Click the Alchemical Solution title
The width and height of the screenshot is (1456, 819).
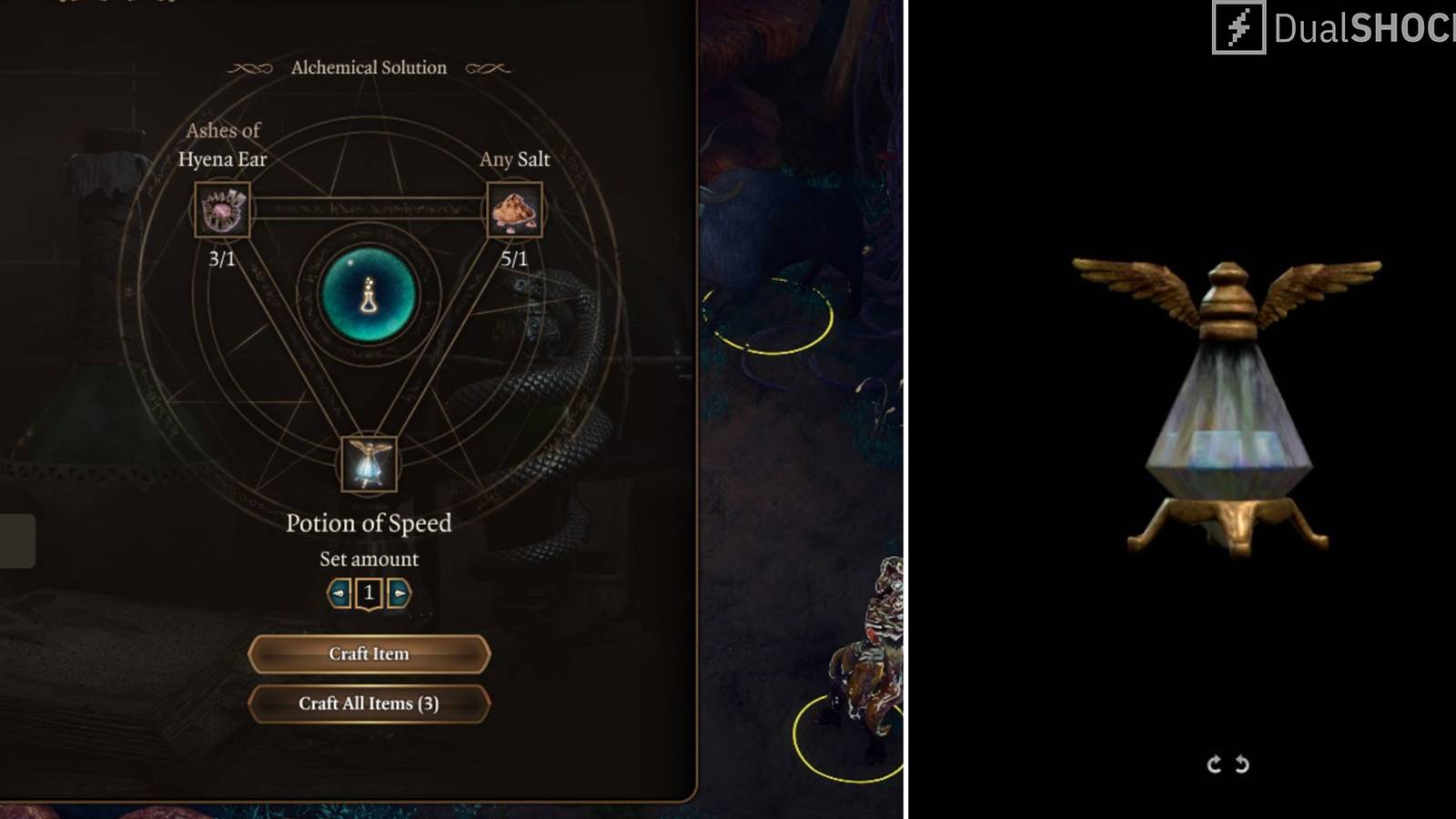[368, 66]
